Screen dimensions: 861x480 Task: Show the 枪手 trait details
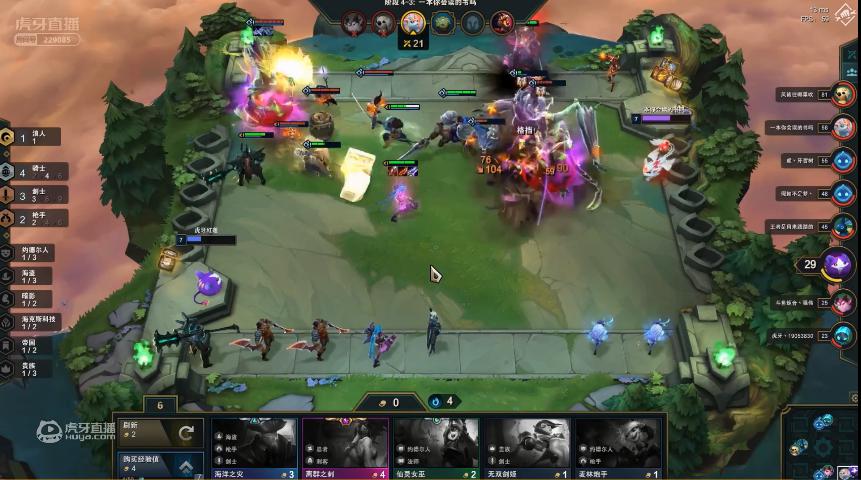[35, 218]
